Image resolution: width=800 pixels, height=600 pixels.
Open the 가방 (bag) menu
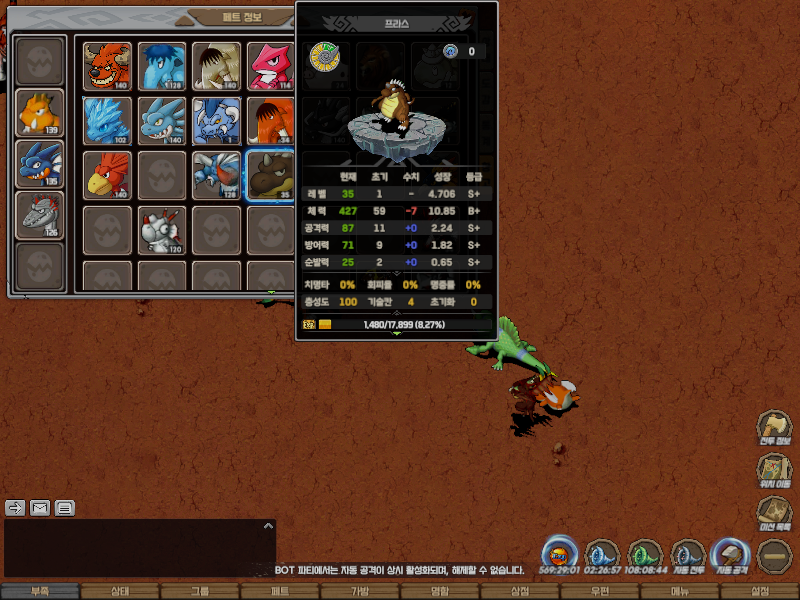(x=359, y=591)
